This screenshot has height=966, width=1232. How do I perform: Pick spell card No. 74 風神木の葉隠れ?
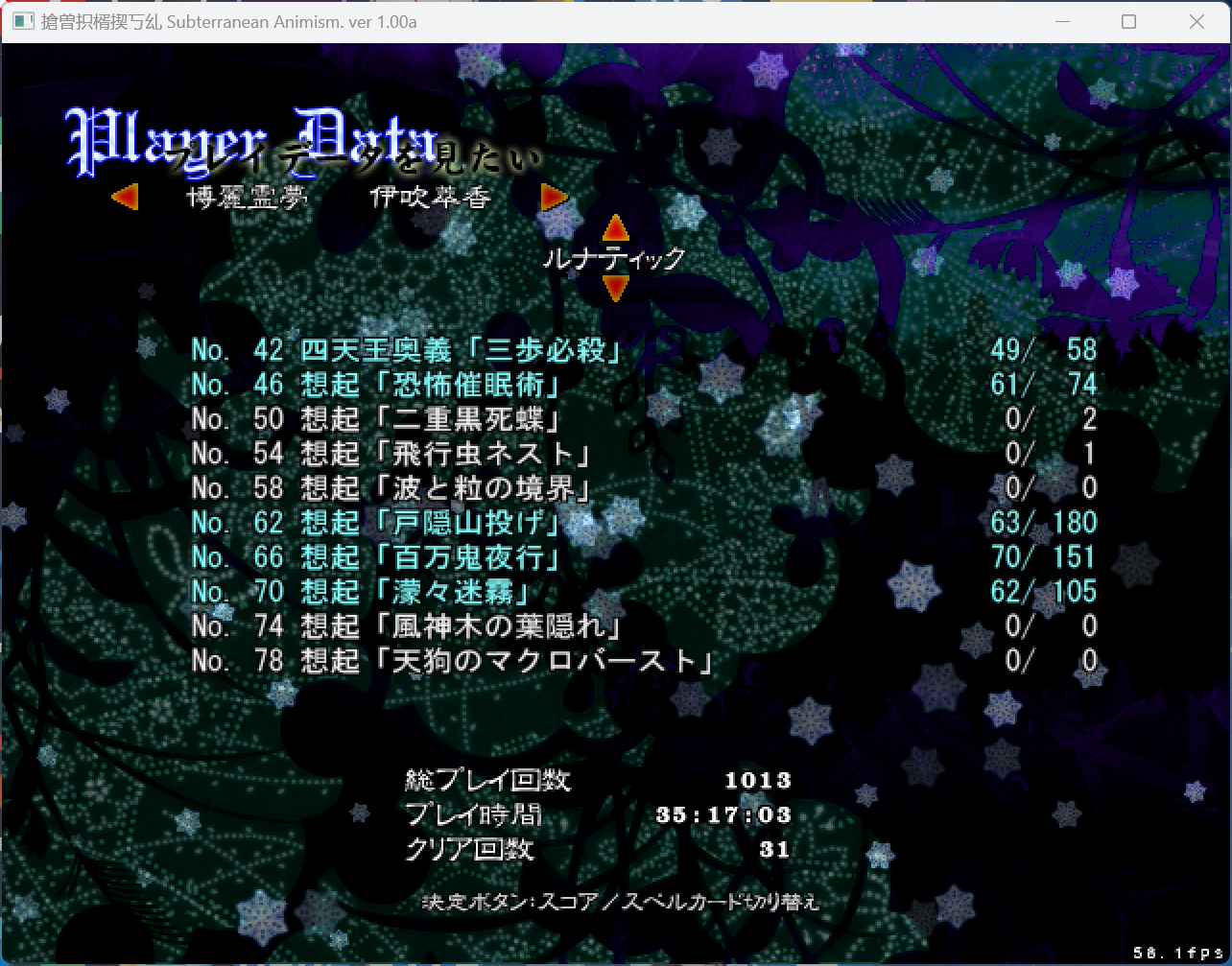click(x=406, y=626)
